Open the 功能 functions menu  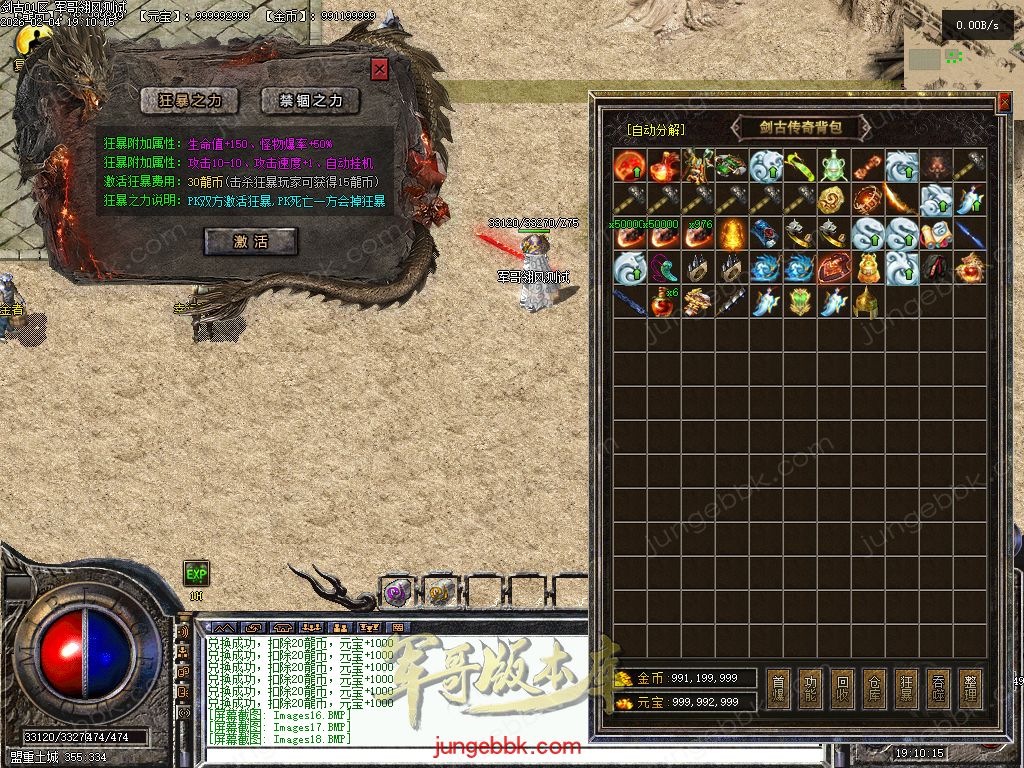point(811,689)
